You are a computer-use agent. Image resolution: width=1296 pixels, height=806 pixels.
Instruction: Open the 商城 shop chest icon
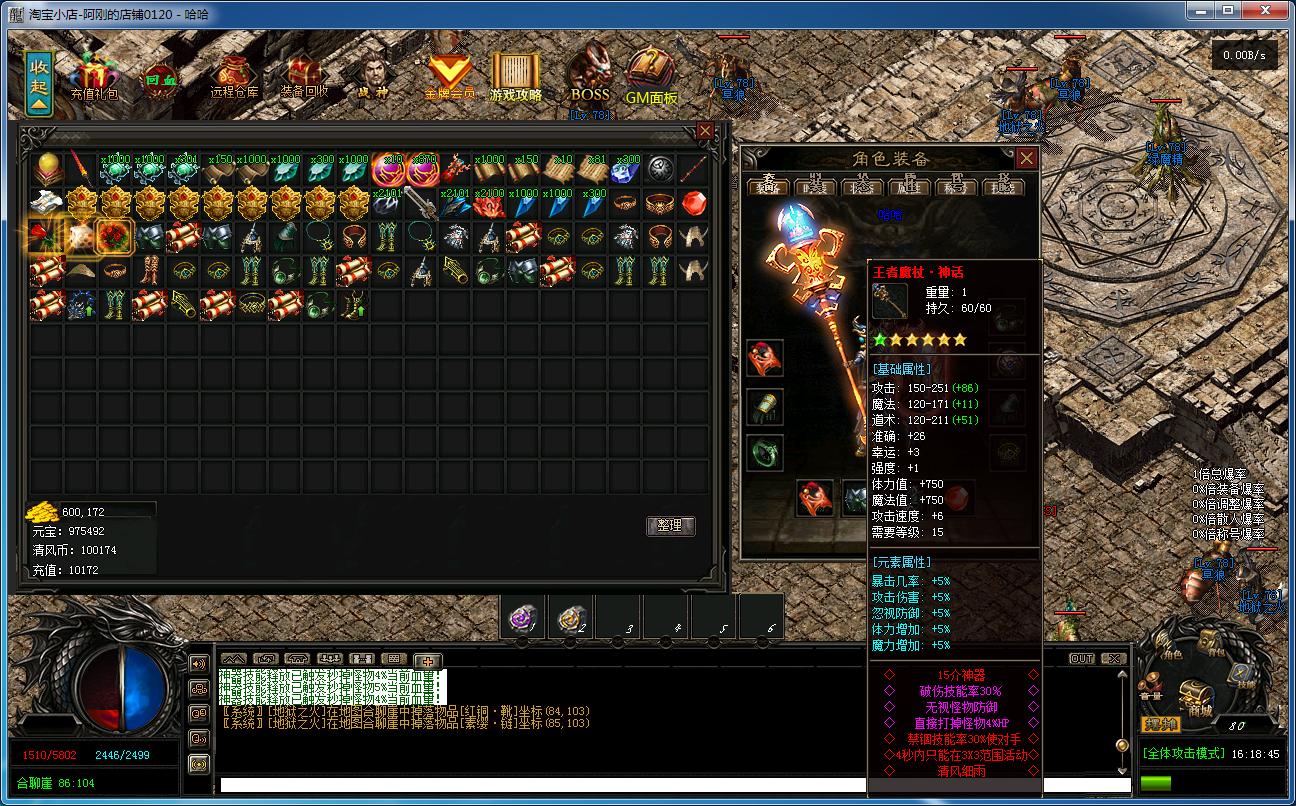click(1191, 692)
